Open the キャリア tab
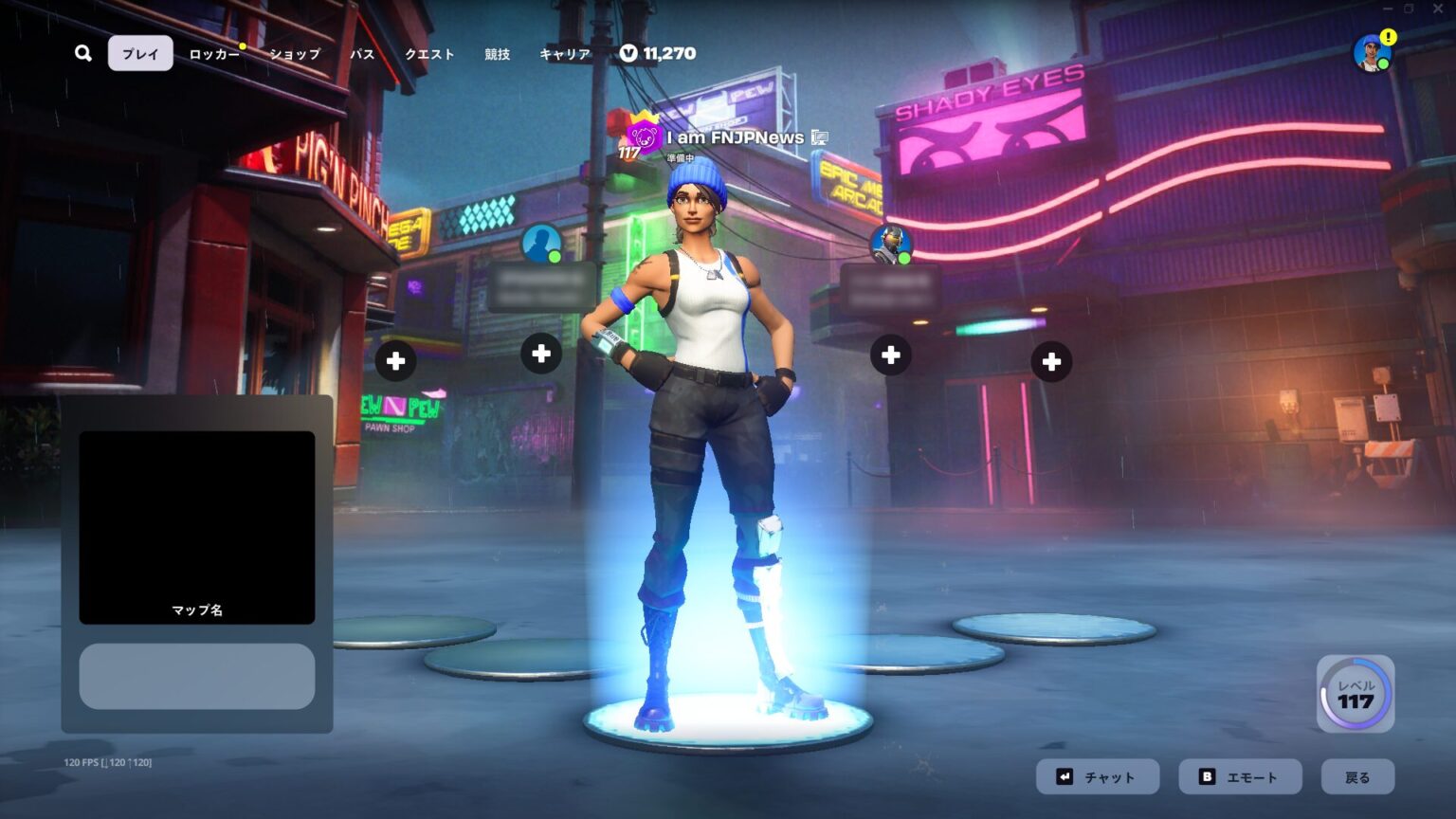The image size is (1456, 819). point(565,54)
